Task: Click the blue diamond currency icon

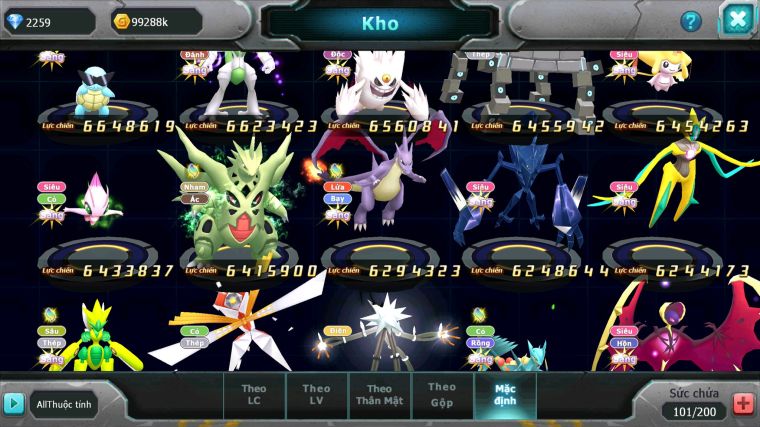Action: [14, 21]
